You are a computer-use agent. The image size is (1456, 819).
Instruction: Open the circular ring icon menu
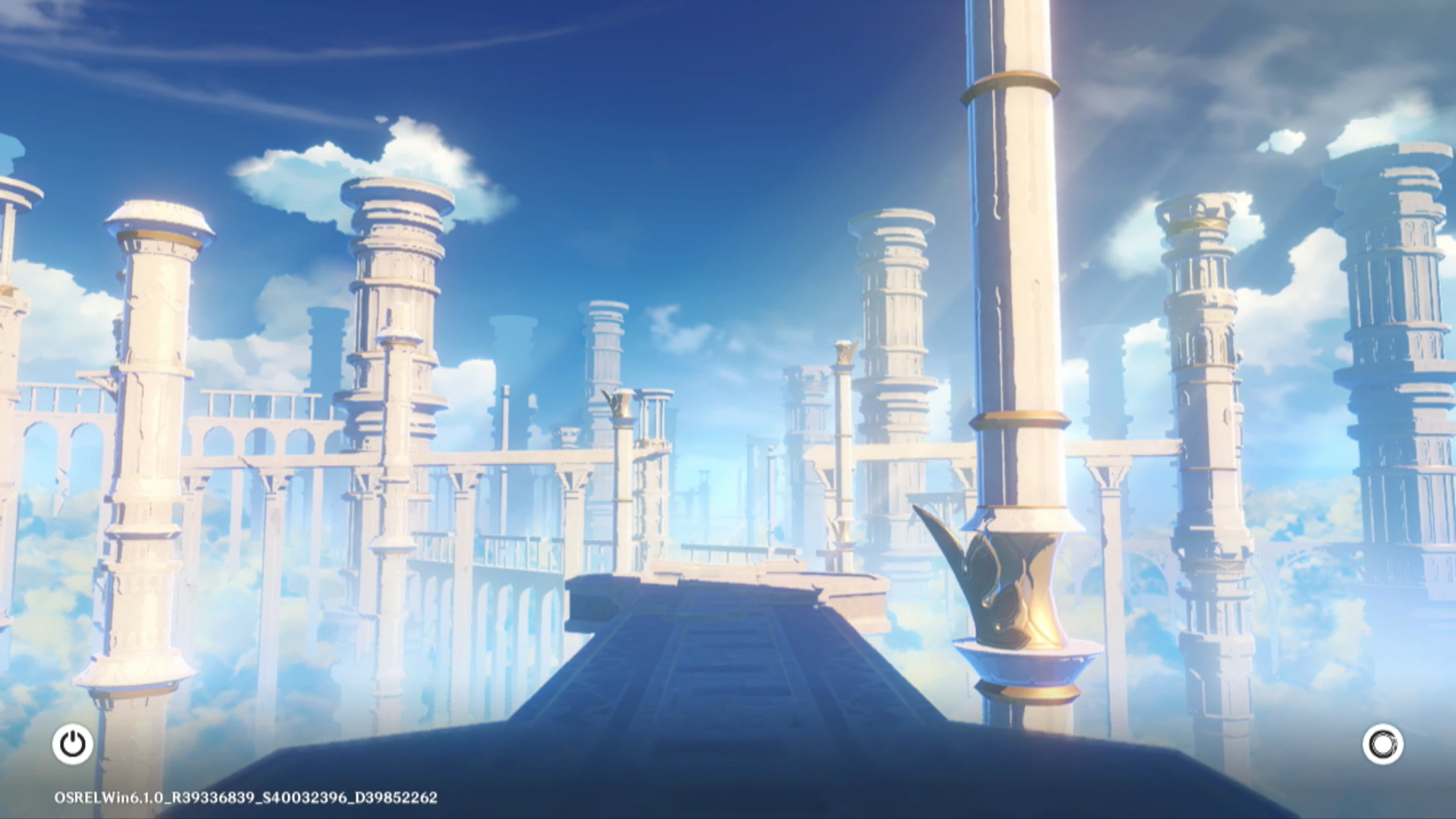[x=1382, y=744]
